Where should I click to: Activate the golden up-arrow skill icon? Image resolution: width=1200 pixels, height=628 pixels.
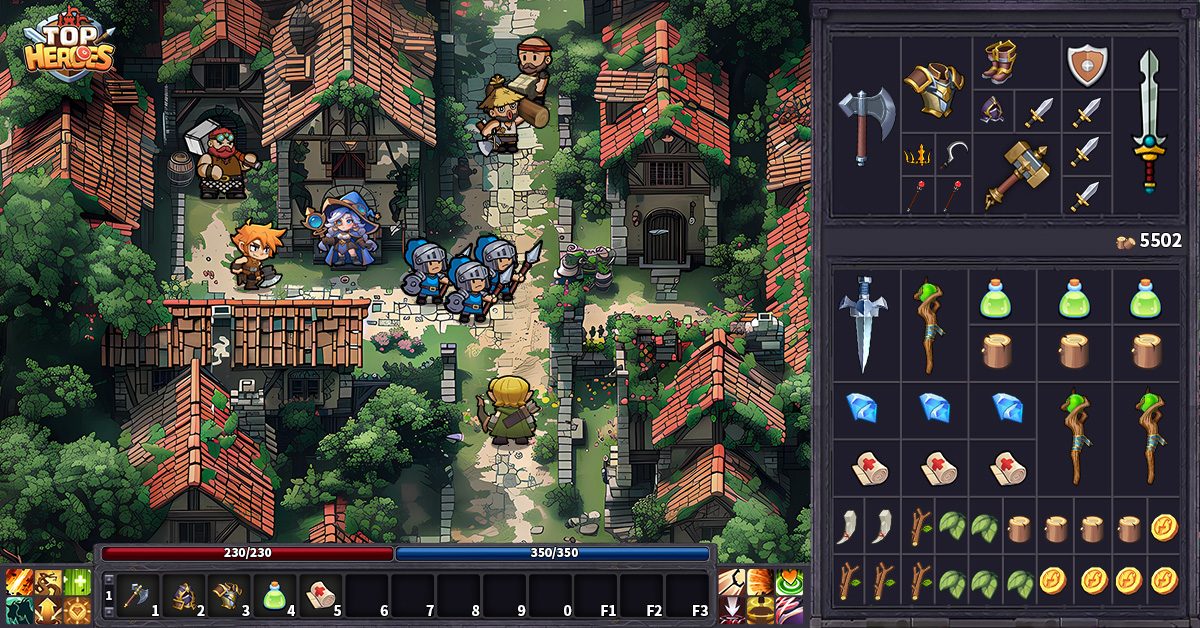pyautogui.click(x=48, y=610)
